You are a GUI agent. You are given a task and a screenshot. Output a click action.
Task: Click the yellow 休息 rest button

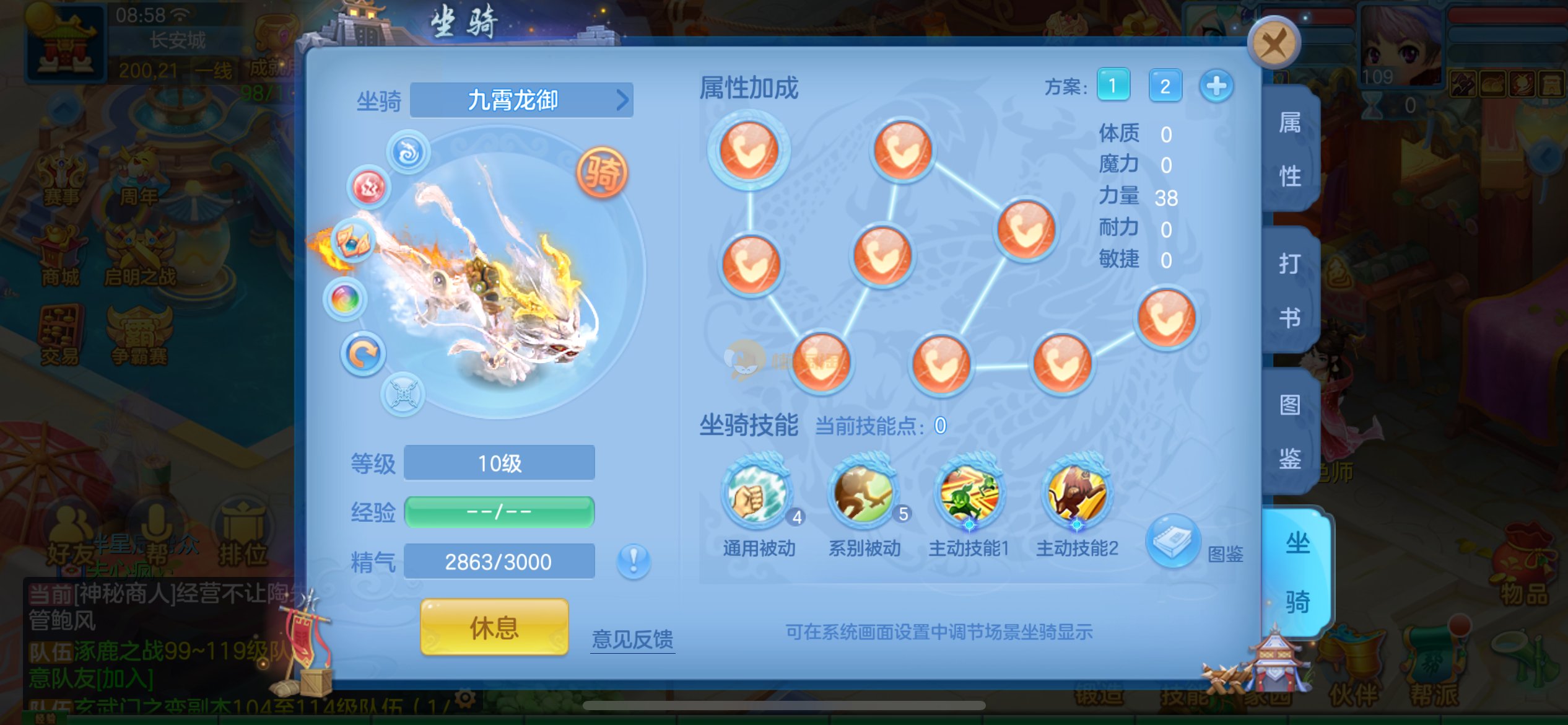(494, 628)
